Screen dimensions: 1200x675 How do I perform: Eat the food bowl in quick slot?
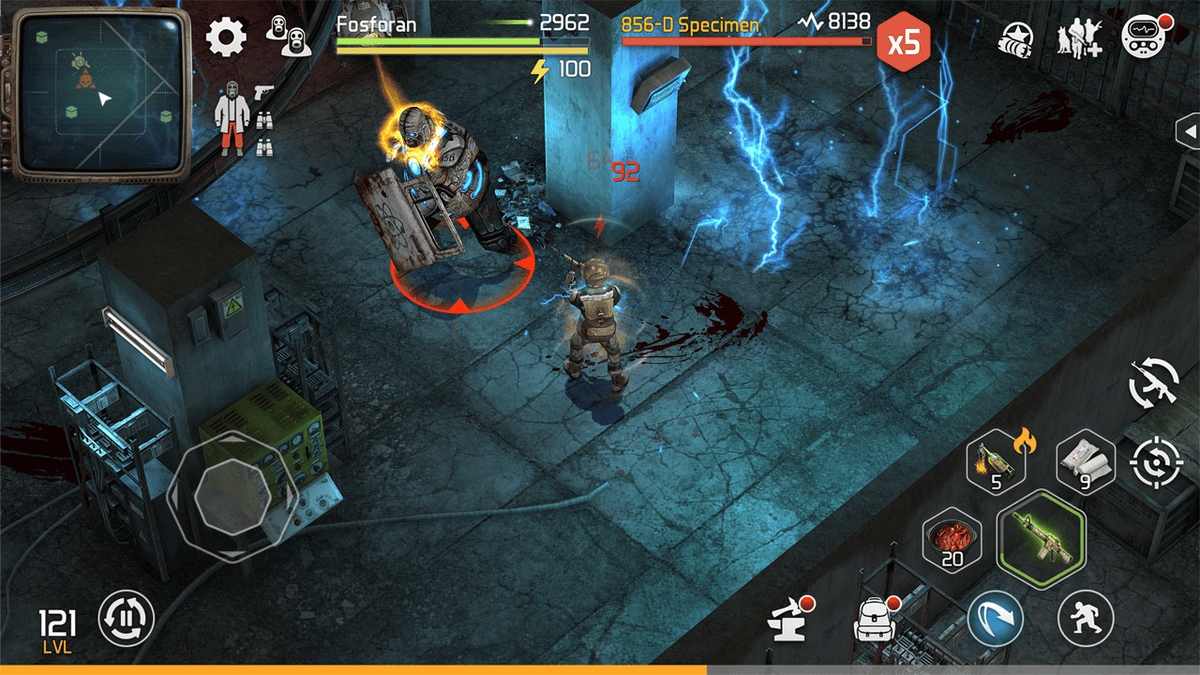coord(952,538)
